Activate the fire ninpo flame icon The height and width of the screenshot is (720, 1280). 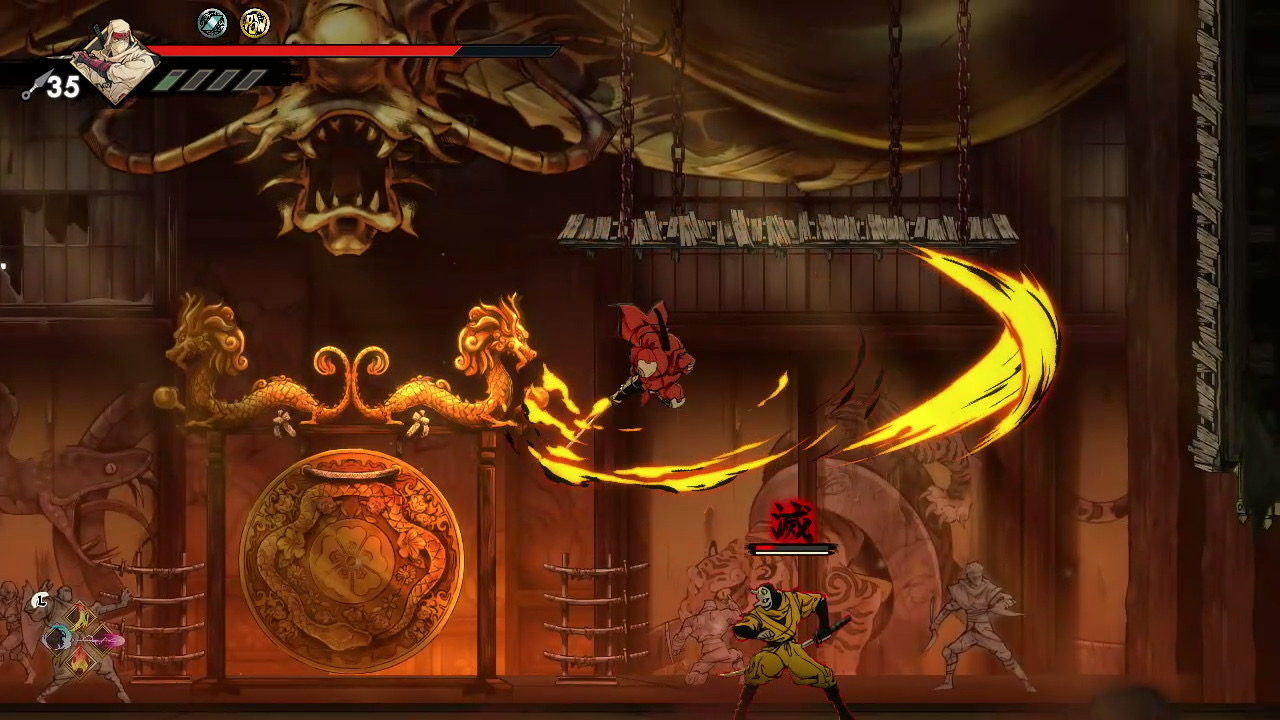79,660
